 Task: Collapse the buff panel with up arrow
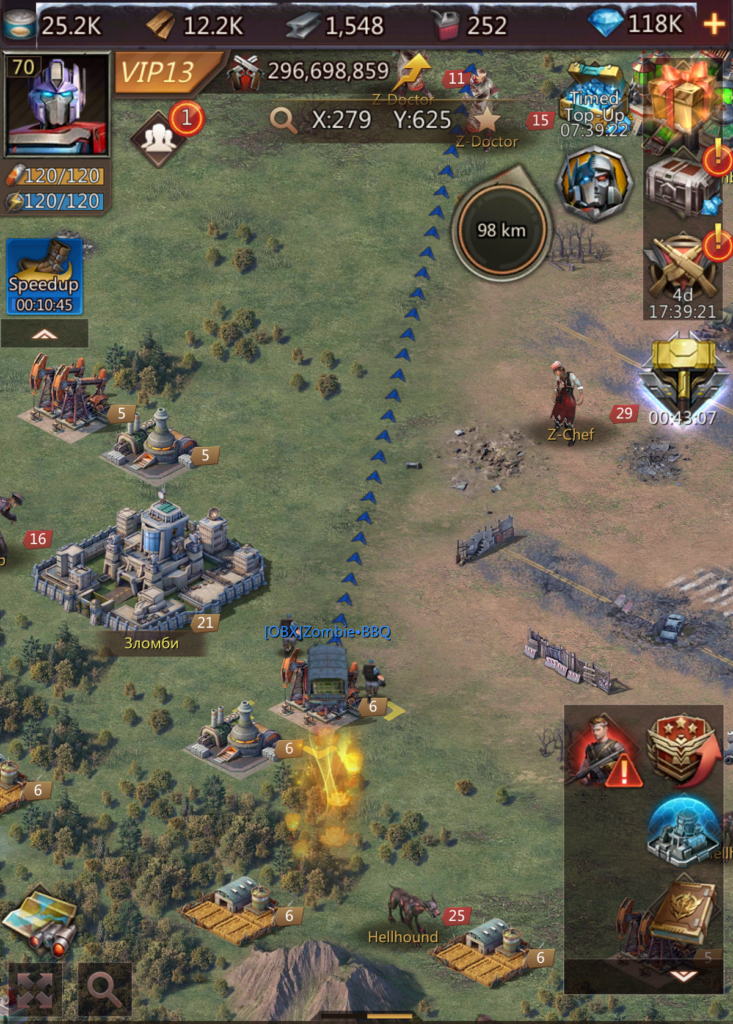(x=44, y=334)
